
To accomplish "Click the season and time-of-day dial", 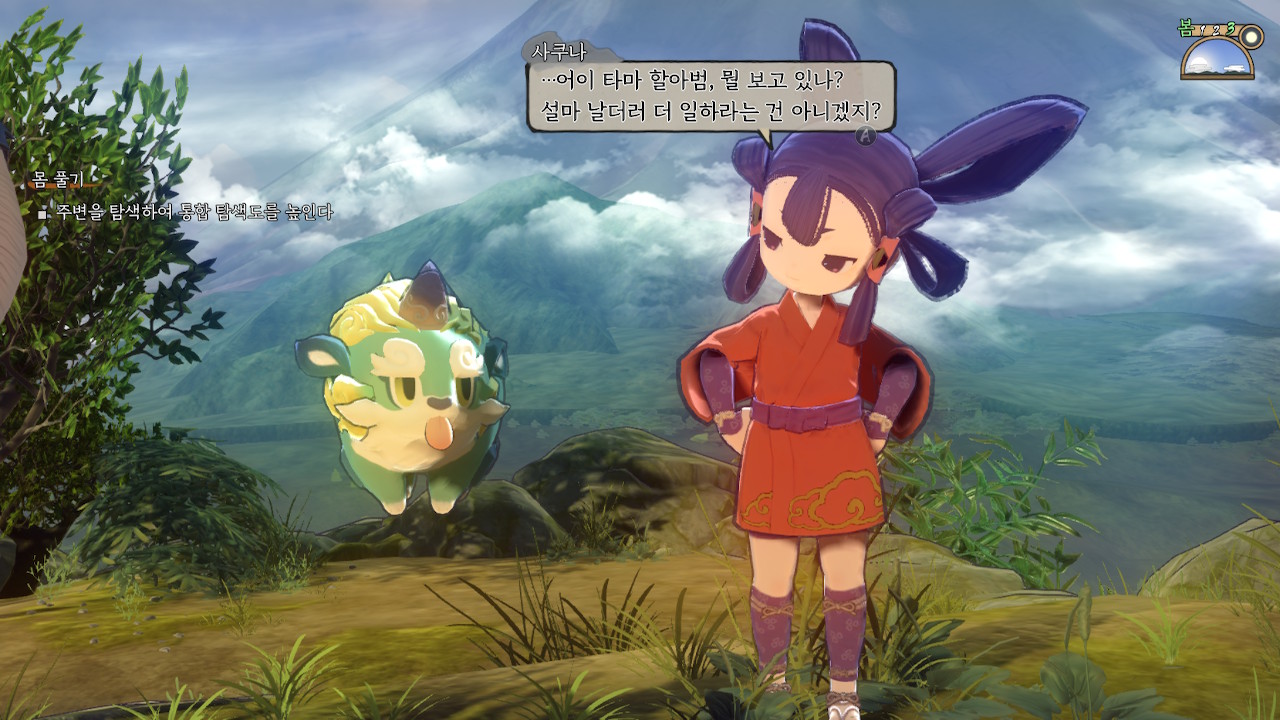I will coord(1218,55).
